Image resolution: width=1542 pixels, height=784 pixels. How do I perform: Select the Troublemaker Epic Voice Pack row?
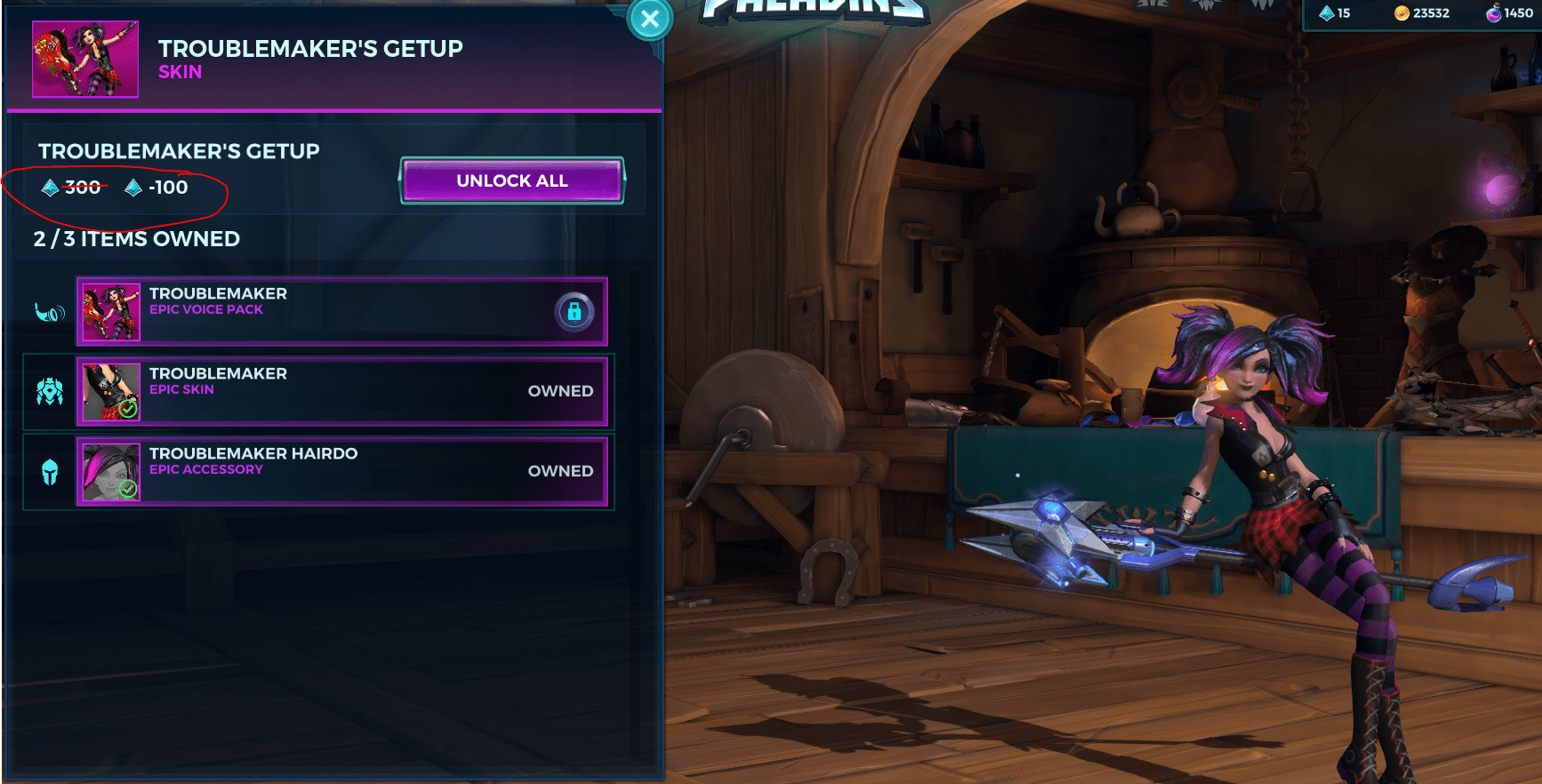click(x=341, y=311)
